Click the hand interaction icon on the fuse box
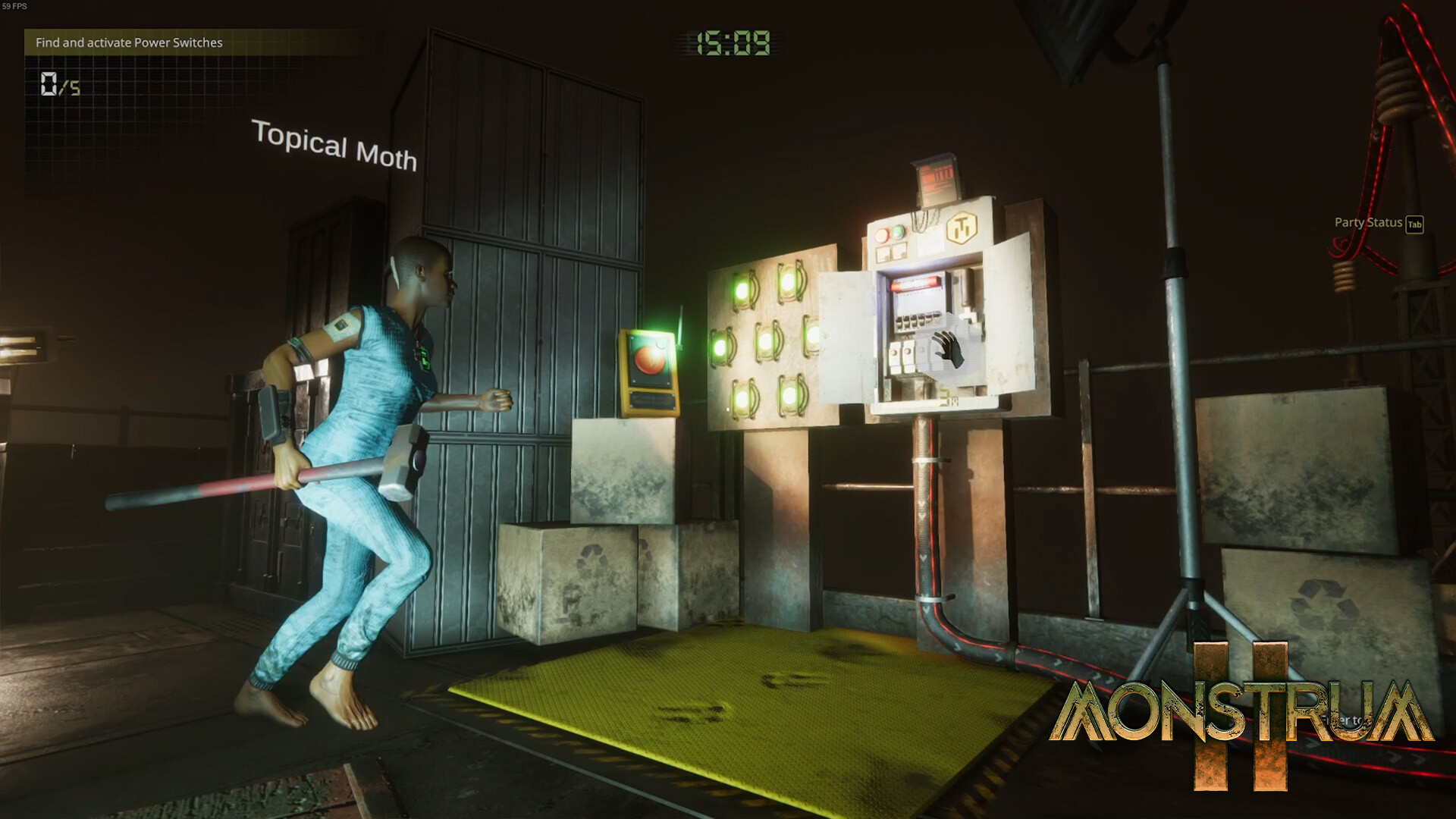 948,348
